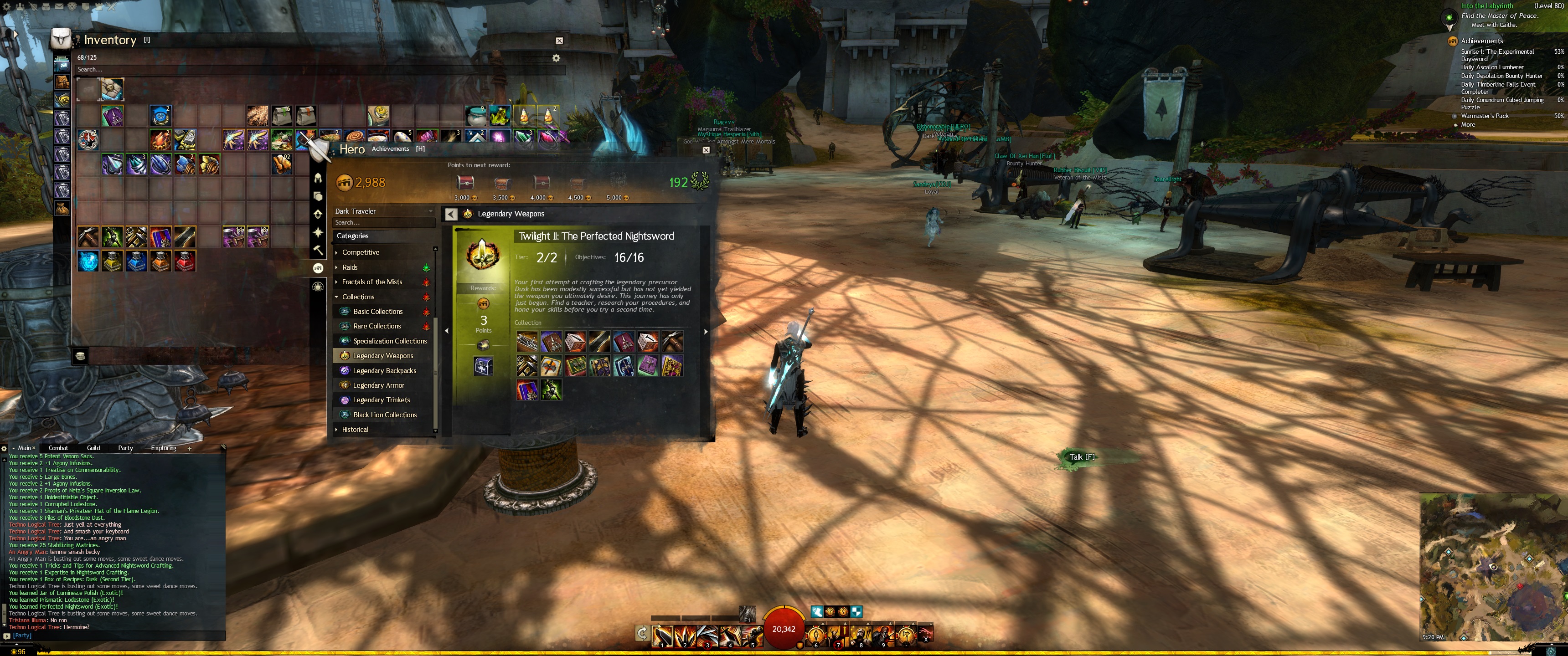This screenshot has height=656, width=1568.
Task: Select Legendary Trinkets
Action: click(x=381, y=400)
